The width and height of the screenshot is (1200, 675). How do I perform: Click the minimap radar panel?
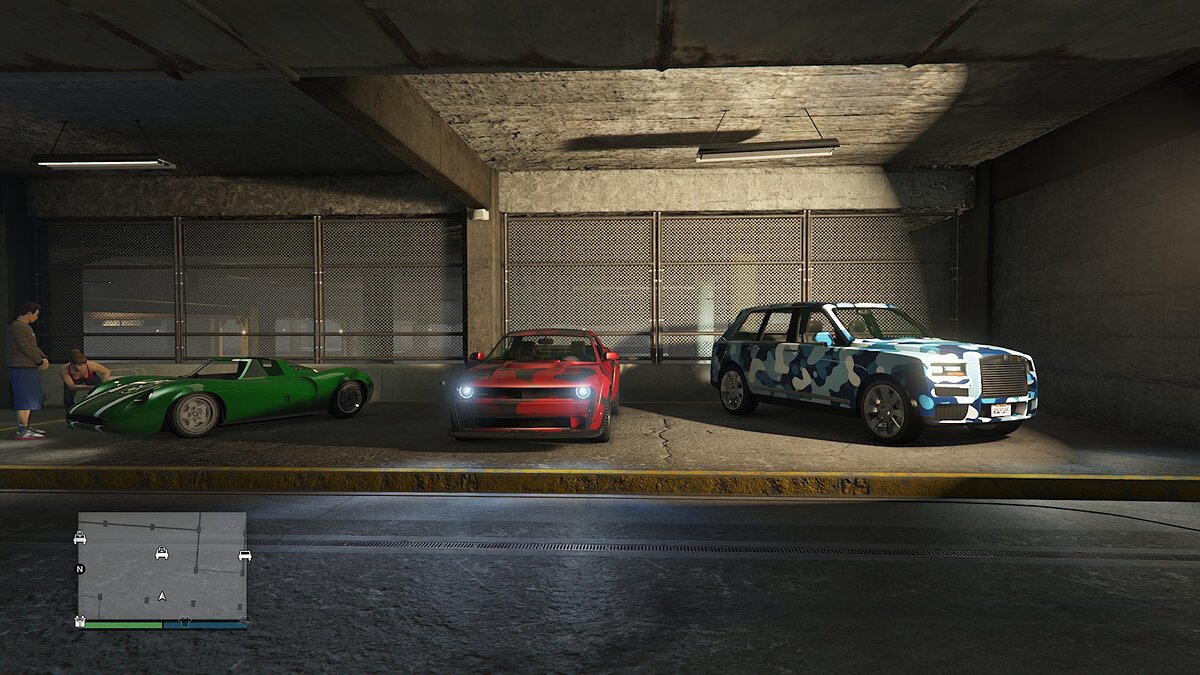[162, 566]
